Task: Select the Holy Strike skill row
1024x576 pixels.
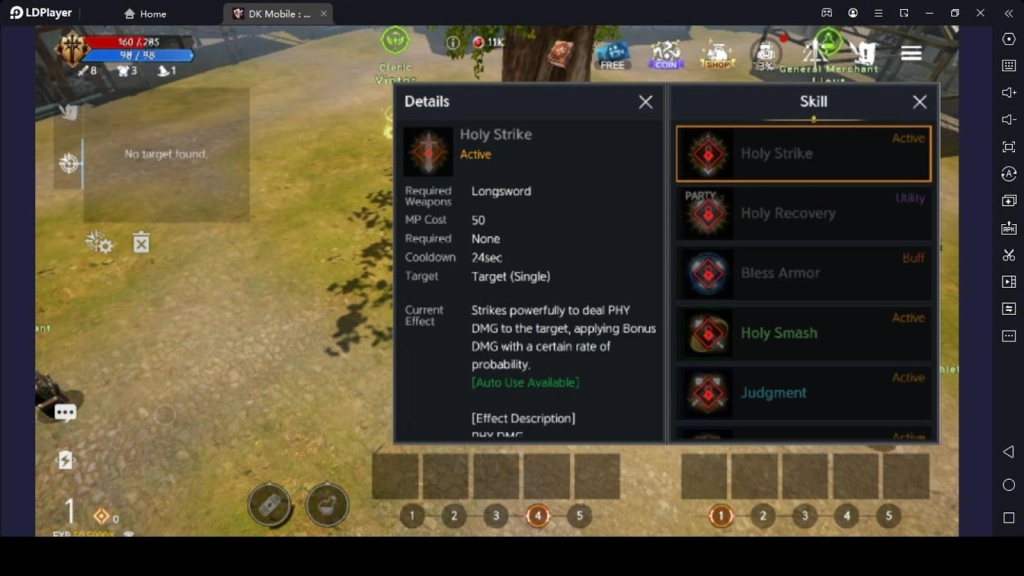Action: click(804, 154)
